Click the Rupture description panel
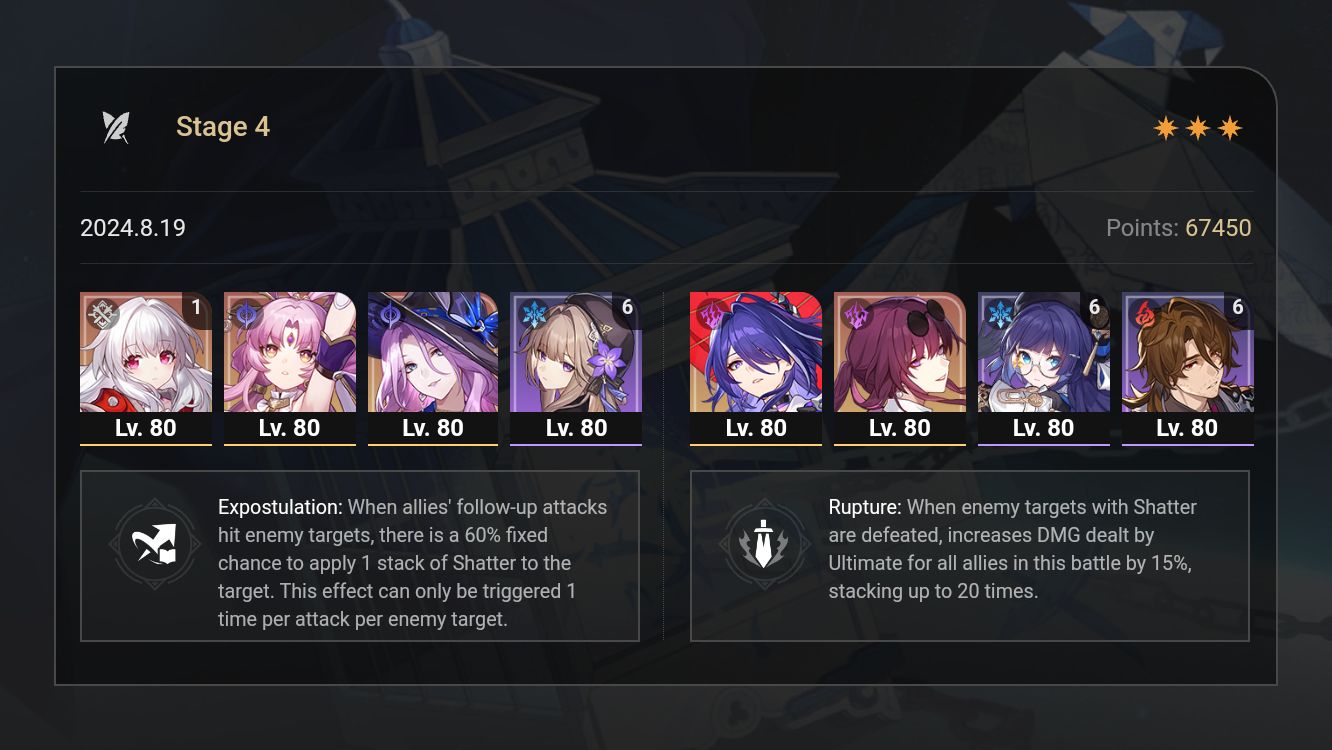This screenshot has height=750, width=1332. tap(970, 555)
